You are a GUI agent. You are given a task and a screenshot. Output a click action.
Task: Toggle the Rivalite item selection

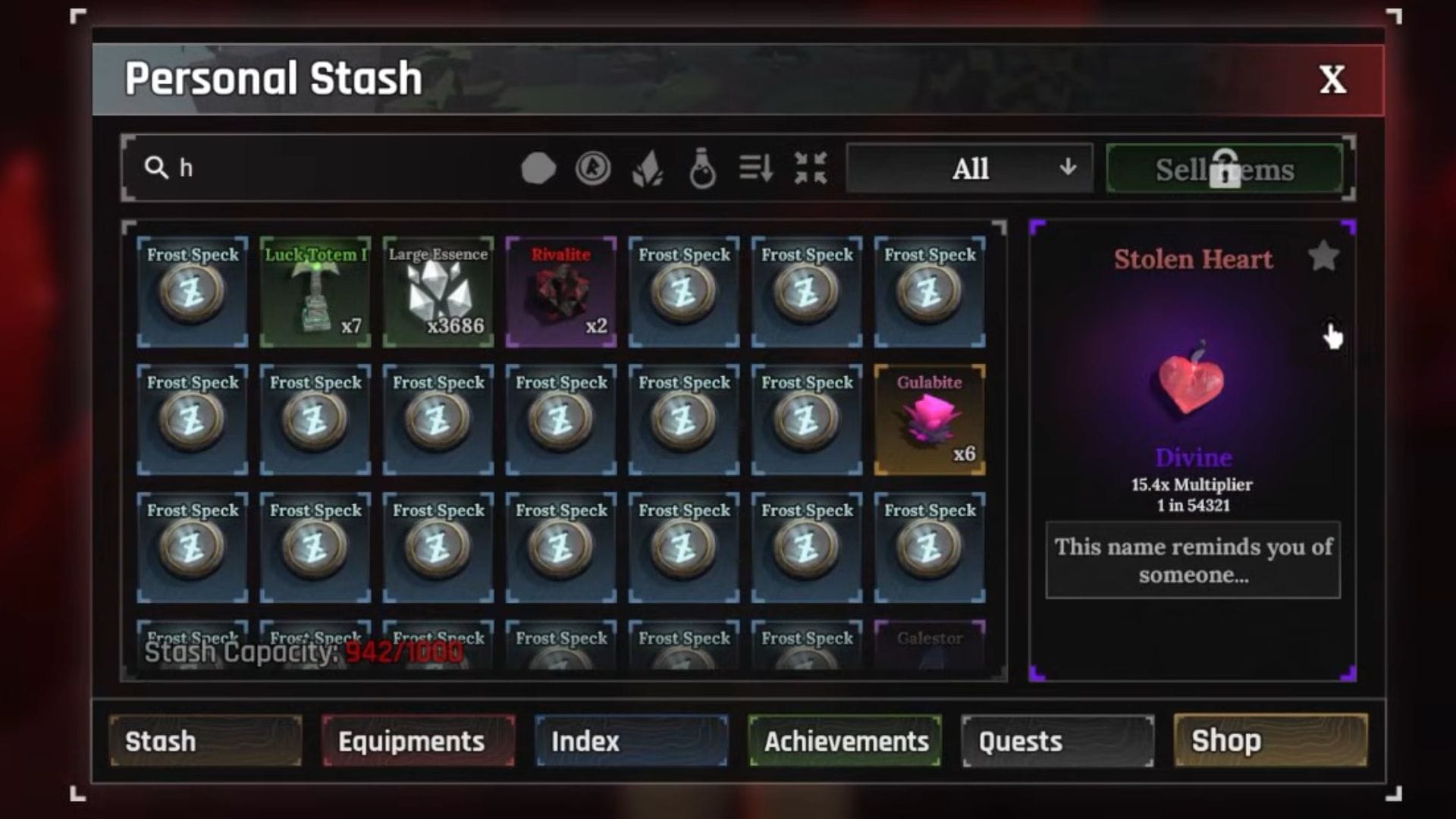click(560, 290)
